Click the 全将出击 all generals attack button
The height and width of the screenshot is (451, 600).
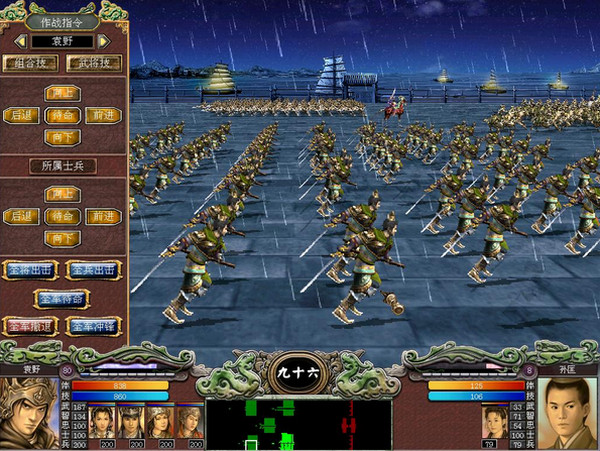[x=30, y=270]
